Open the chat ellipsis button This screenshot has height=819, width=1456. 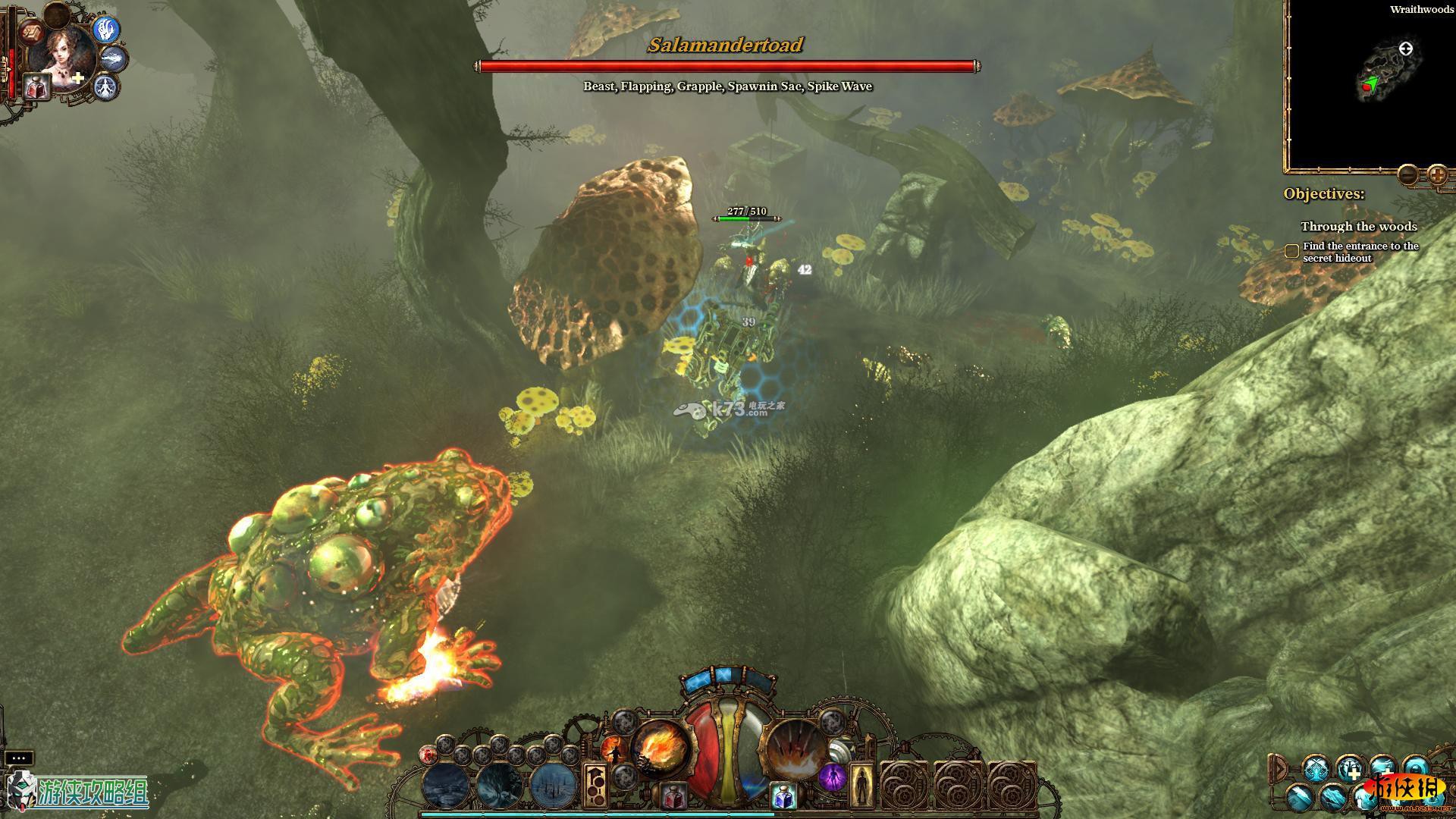[x=19, y=758]
